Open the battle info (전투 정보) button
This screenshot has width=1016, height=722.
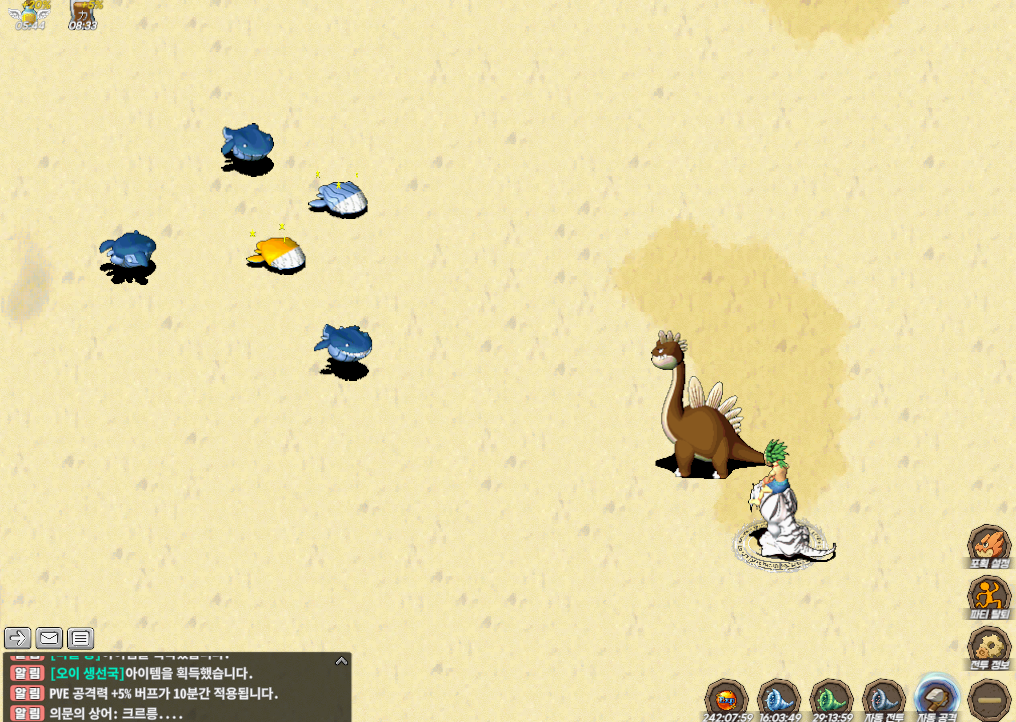[989, 646]
